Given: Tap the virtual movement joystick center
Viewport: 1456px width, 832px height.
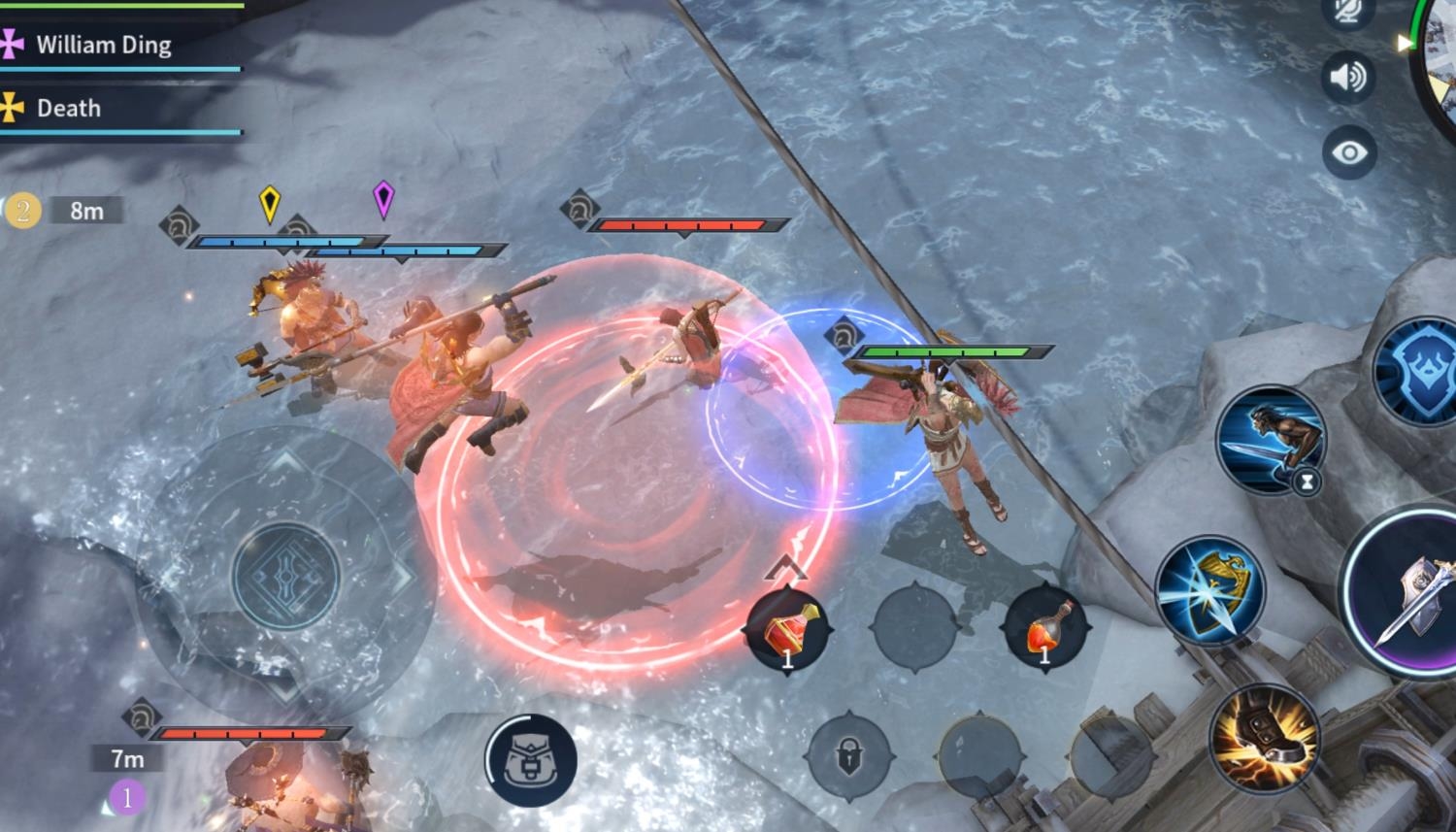Looking at the screenshot, I should coord(285,576).
